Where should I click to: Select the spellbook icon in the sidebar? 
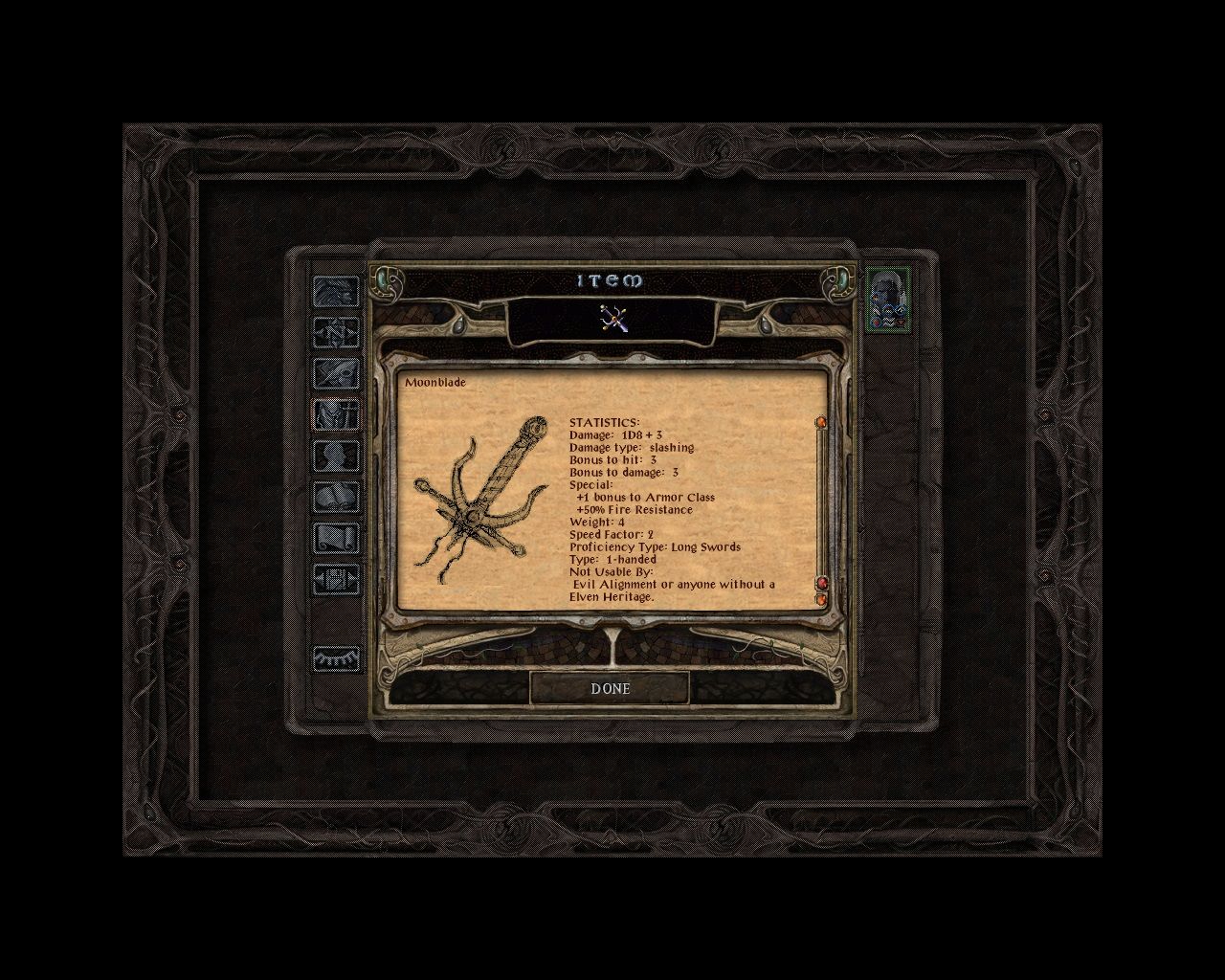click(335, 498)
